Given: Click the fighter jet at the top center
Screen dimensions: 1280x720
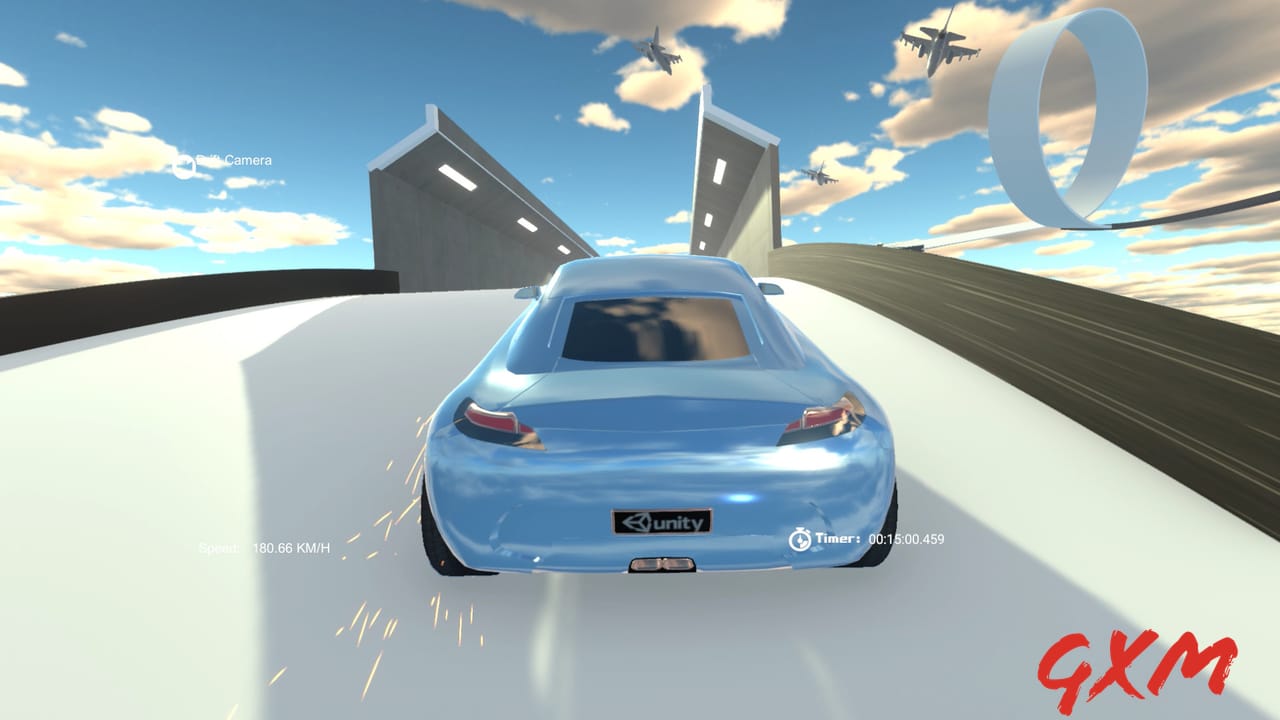Looking at the screenshot, I should tap(660, 52).
